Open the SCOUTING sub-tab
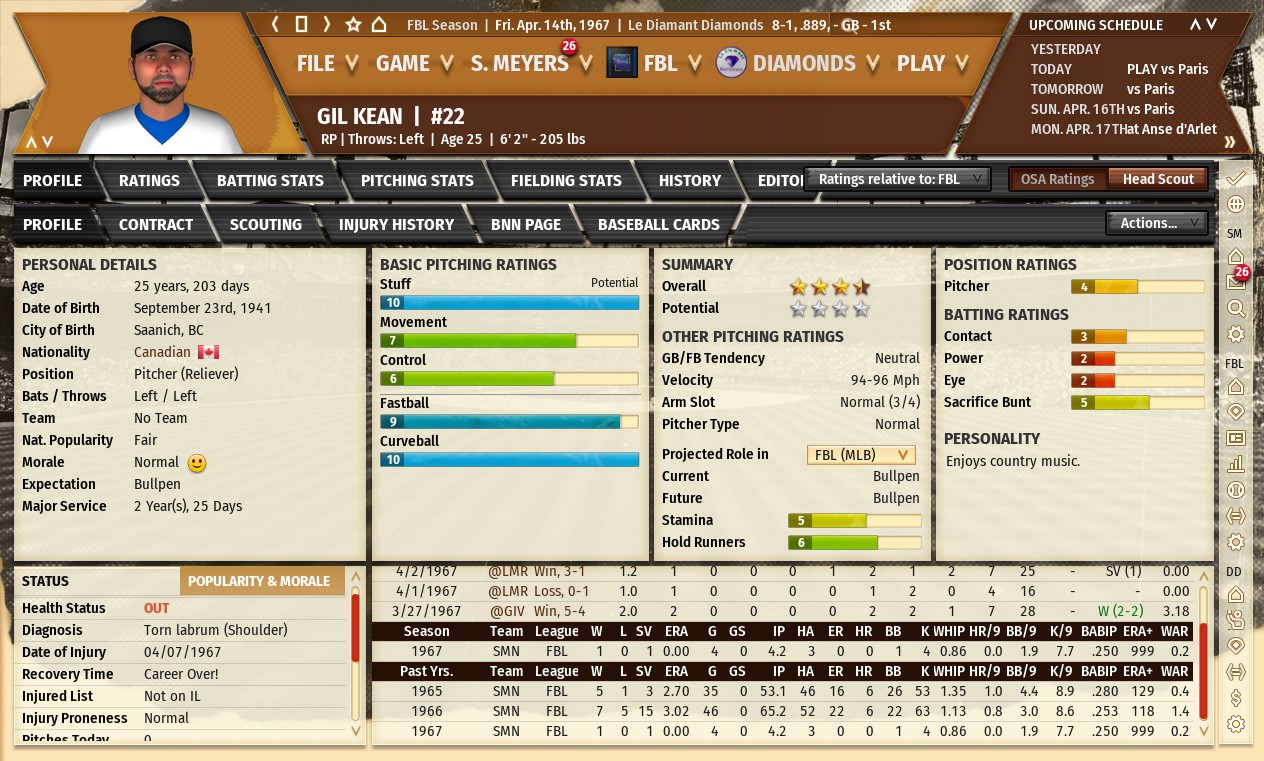The height and width of the screenshot is (761, 1264). [x=265, y=224]
